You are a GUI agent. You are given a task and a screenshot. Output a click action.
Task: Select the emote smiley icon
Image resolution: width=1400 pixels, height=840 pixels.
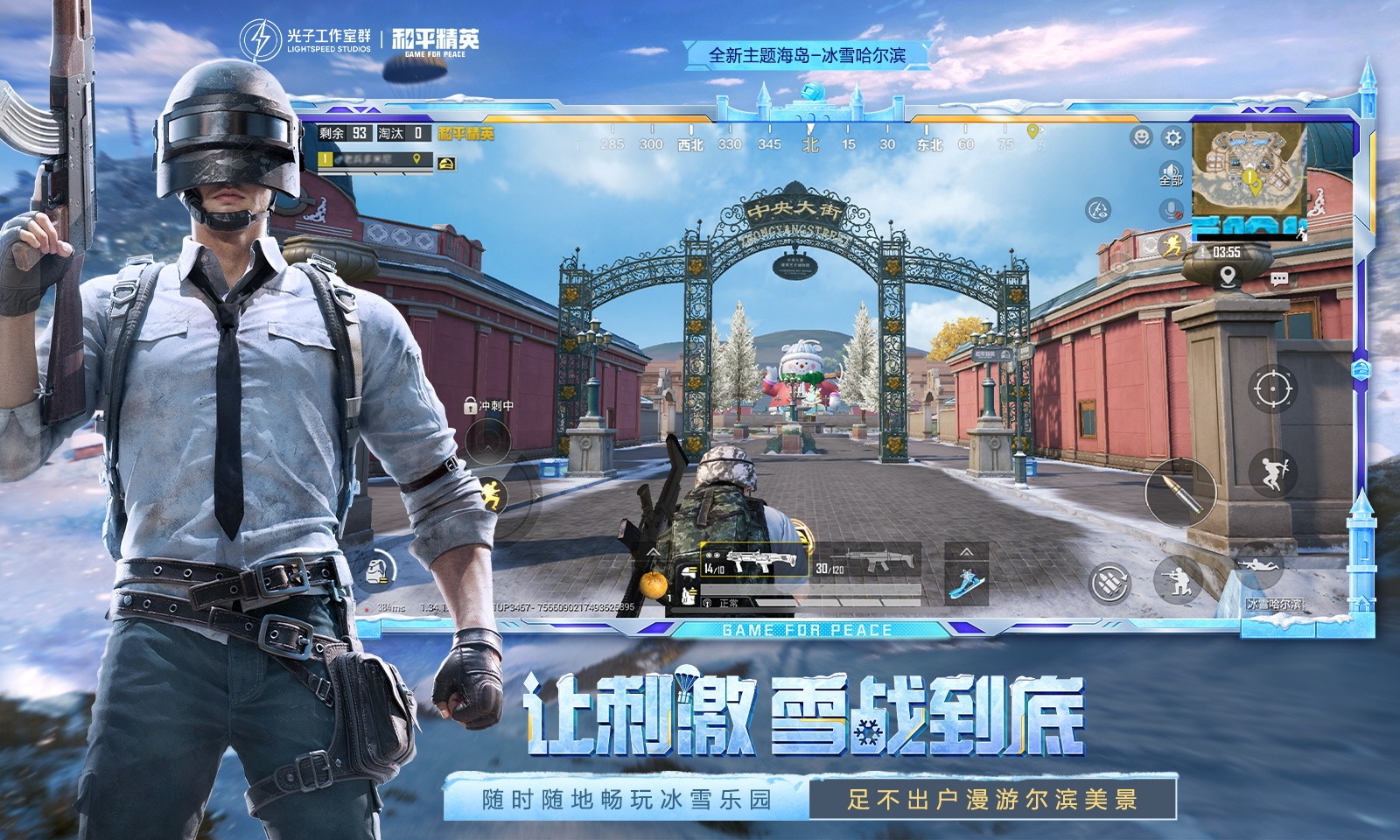[1141, 137]
